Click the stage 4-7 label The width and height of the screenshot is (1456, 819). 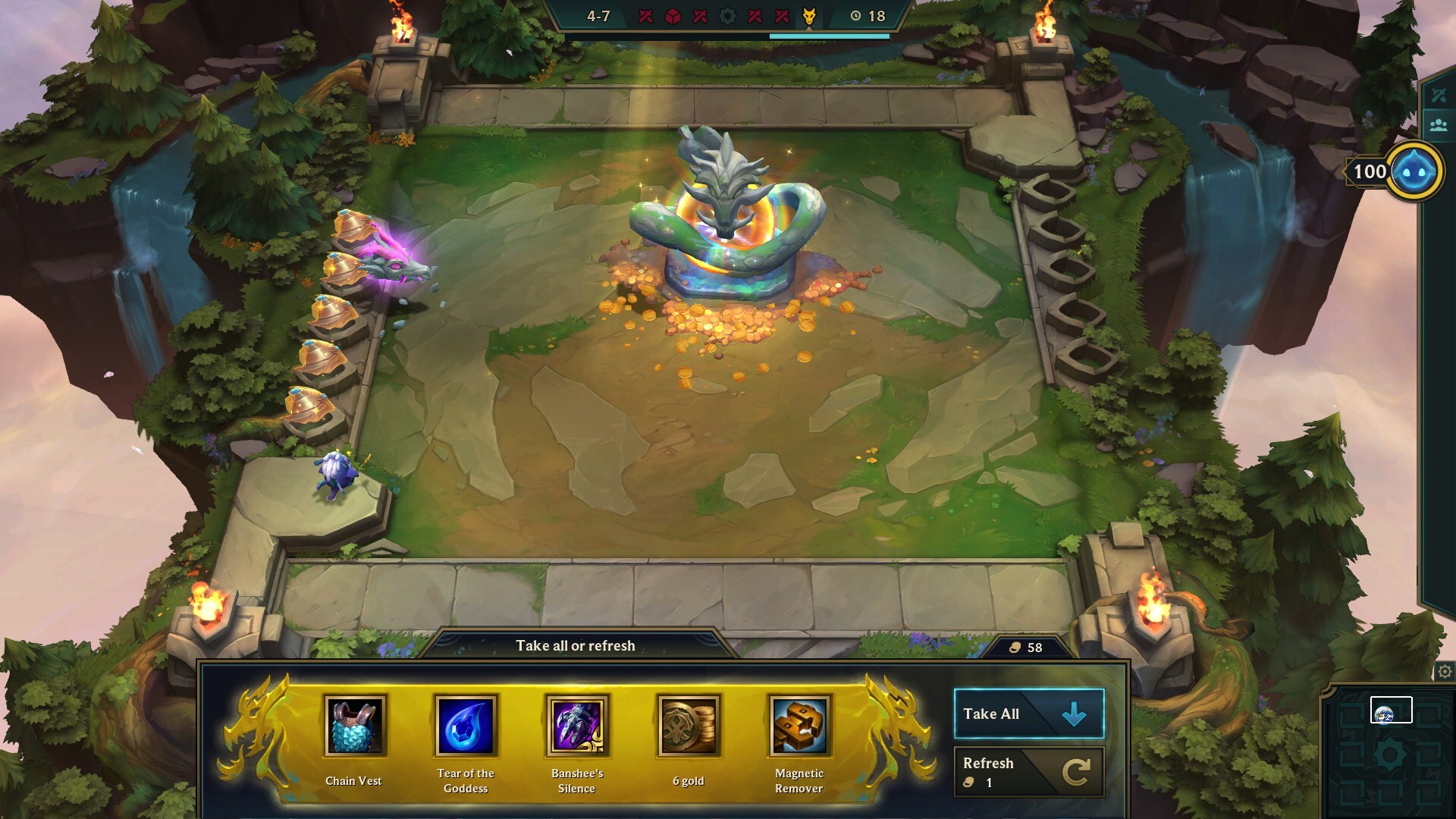click(598, 16)
